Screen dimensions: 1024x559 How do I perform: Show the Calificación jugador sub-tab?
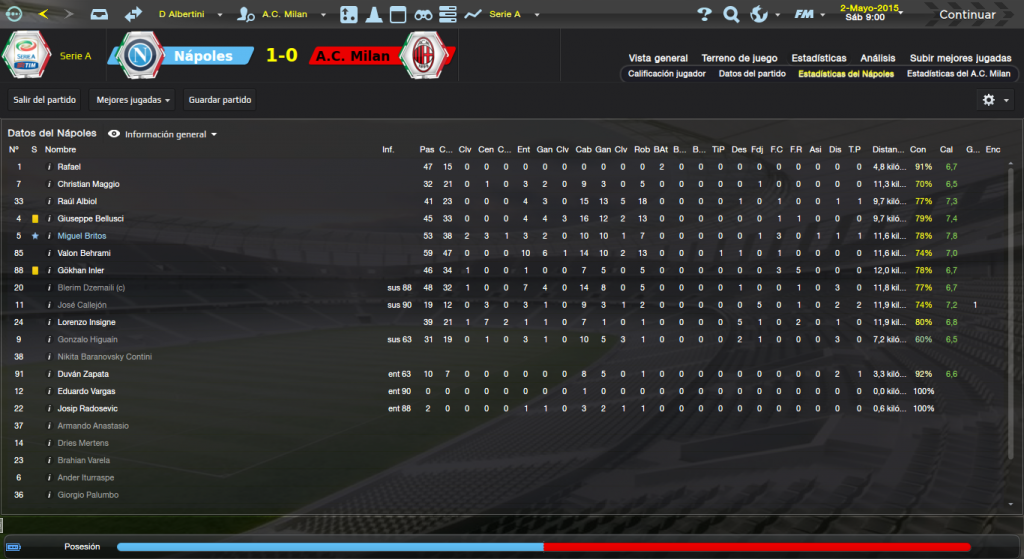pyautogui.click(x=667, y=73)
